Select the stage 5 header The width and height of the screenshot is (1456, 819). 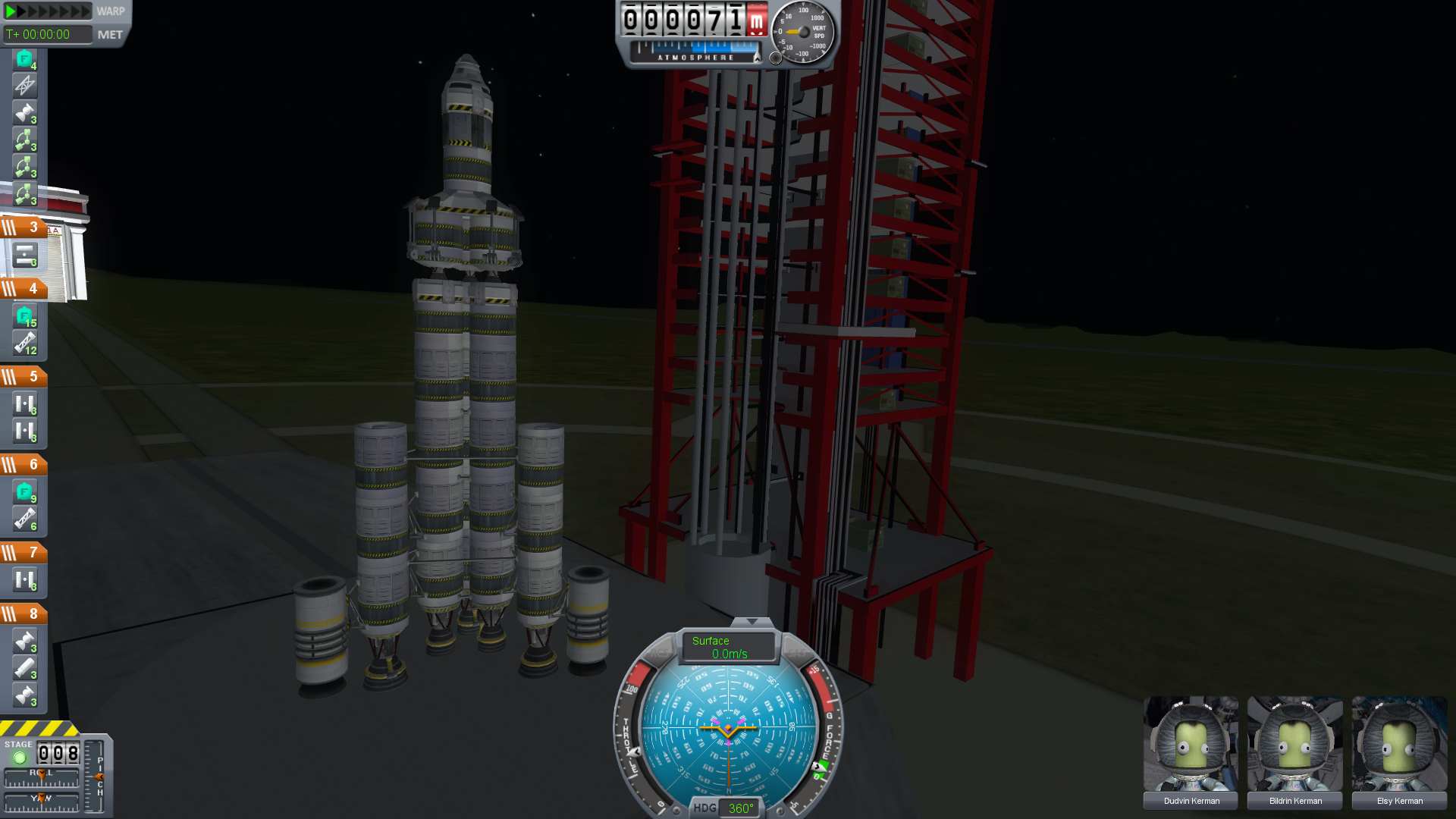click(x=24, y=377)
